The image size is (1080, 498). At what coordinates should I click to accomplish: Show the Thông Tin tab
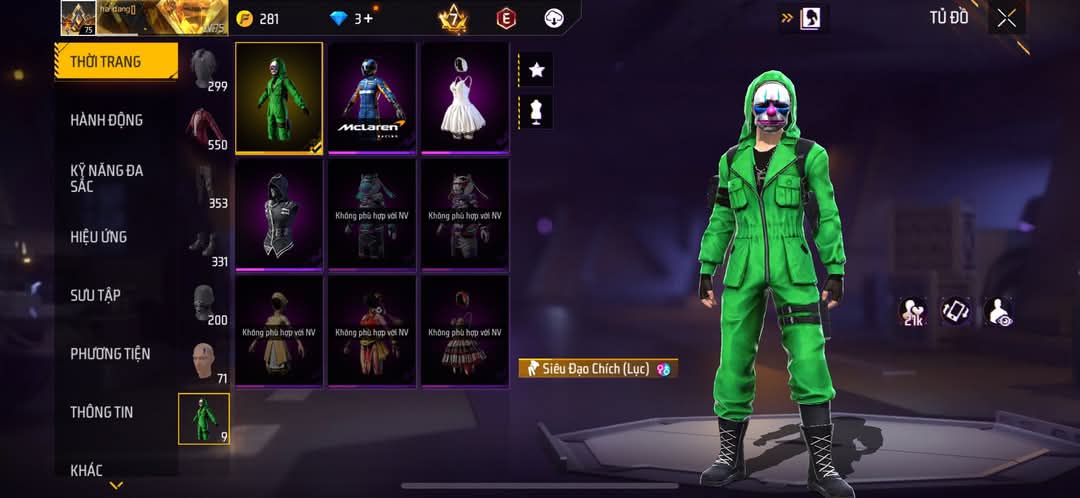101,412
